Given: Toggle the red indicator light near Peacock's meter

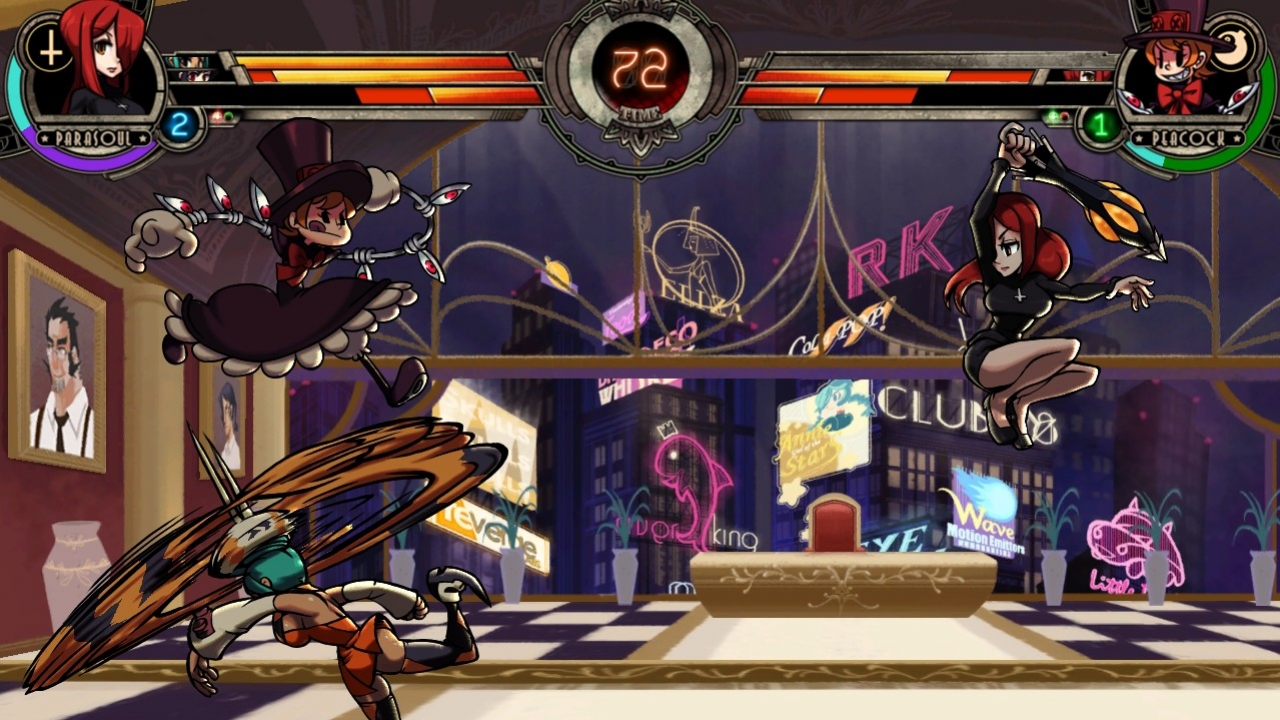Looking at the screenshot, I should 1064,116.
